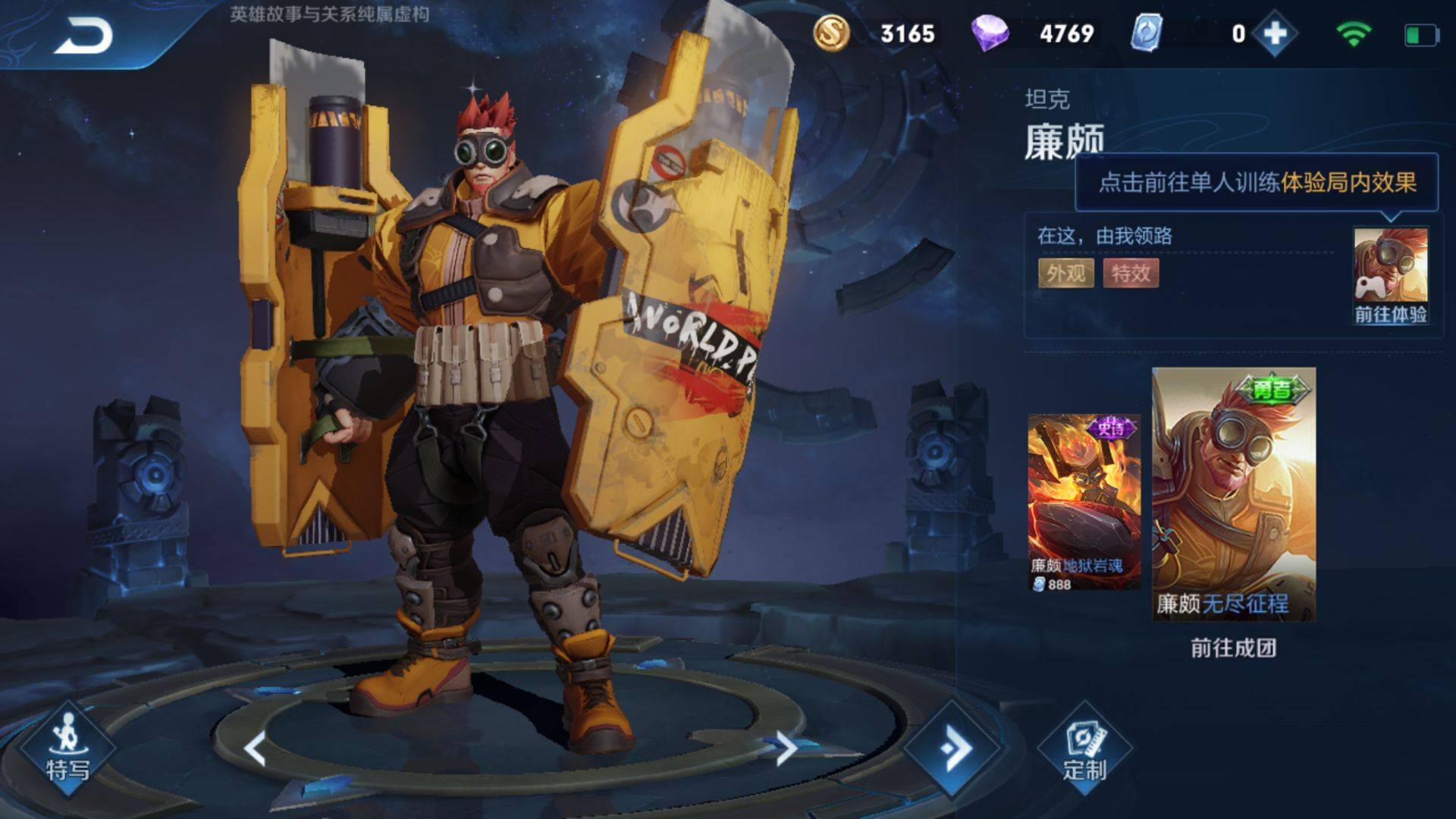This screenshot has height=819, width=1456.
Task: Select the 地狱岩魂 skin card
Action: point(1084,502)
